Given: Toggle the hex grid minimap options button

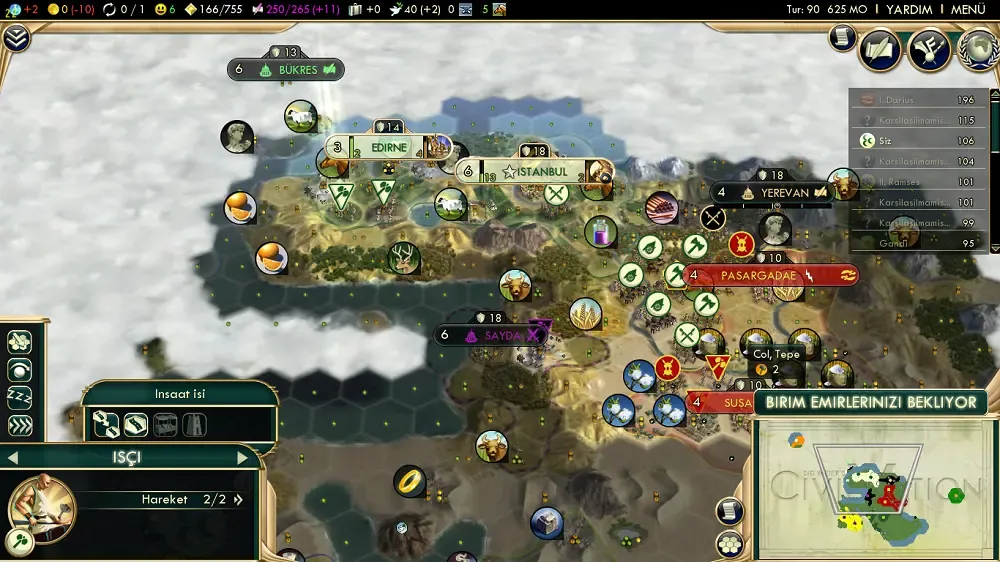Looking at the screenshot, I should (x=731, y=543).
